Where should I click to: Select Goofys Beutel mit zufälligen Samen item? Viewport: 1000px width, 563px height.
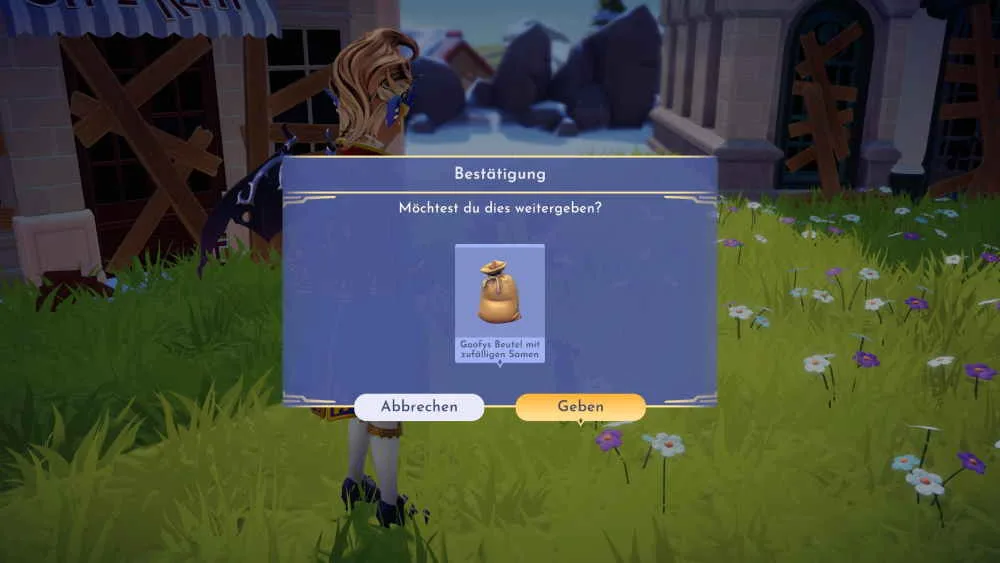(x=499, y=302)
